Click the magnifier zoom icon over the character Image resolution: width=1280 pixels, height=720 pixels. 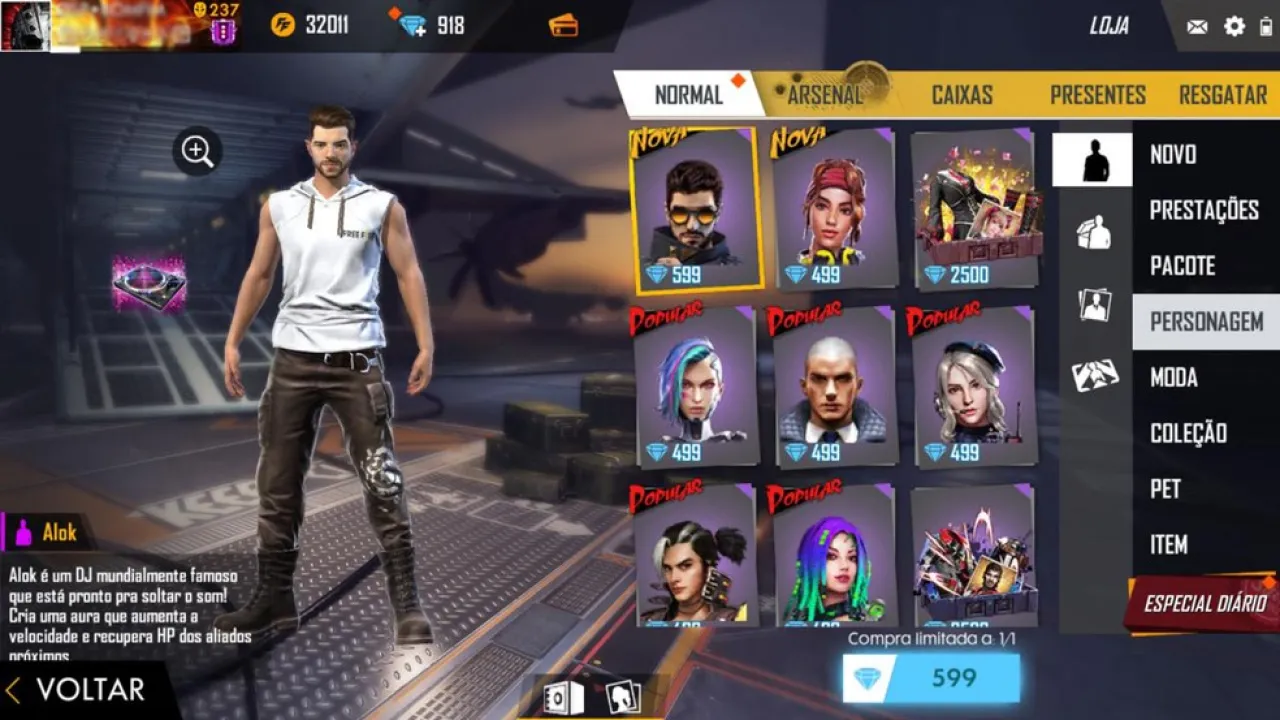(x=196, y=152)
